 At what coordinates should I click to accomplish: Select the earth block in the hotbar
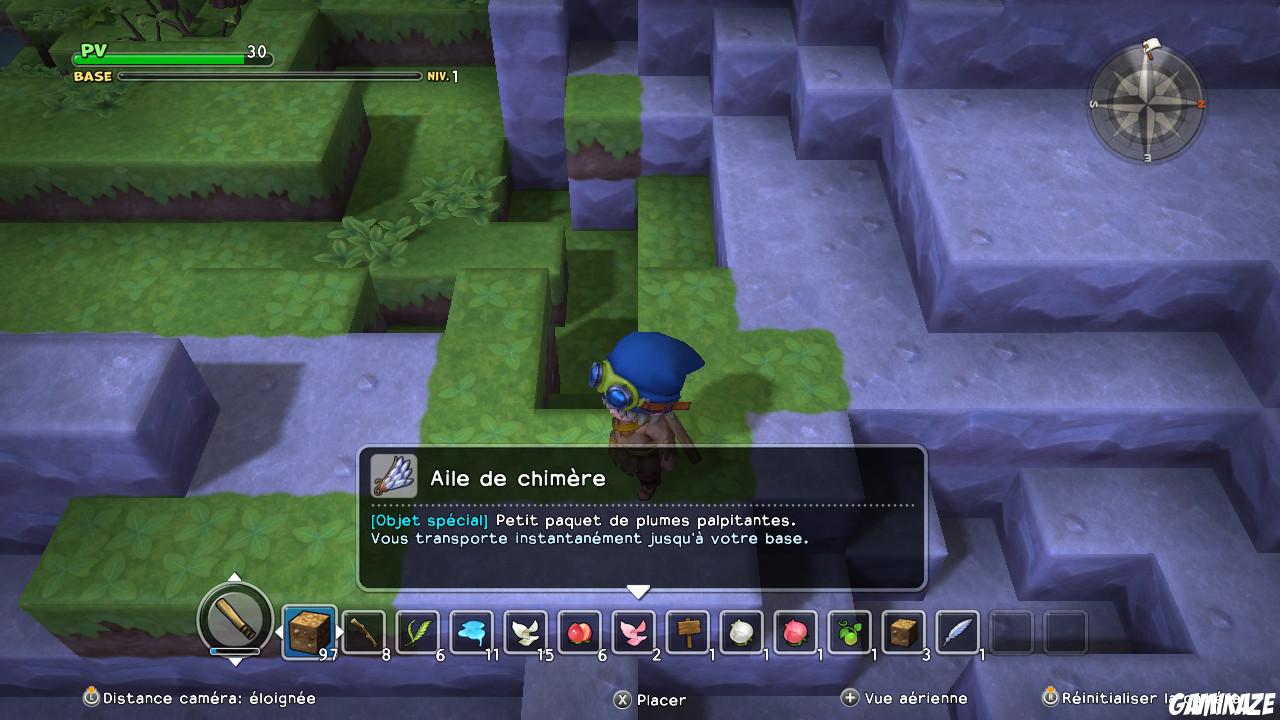point(310,632)
